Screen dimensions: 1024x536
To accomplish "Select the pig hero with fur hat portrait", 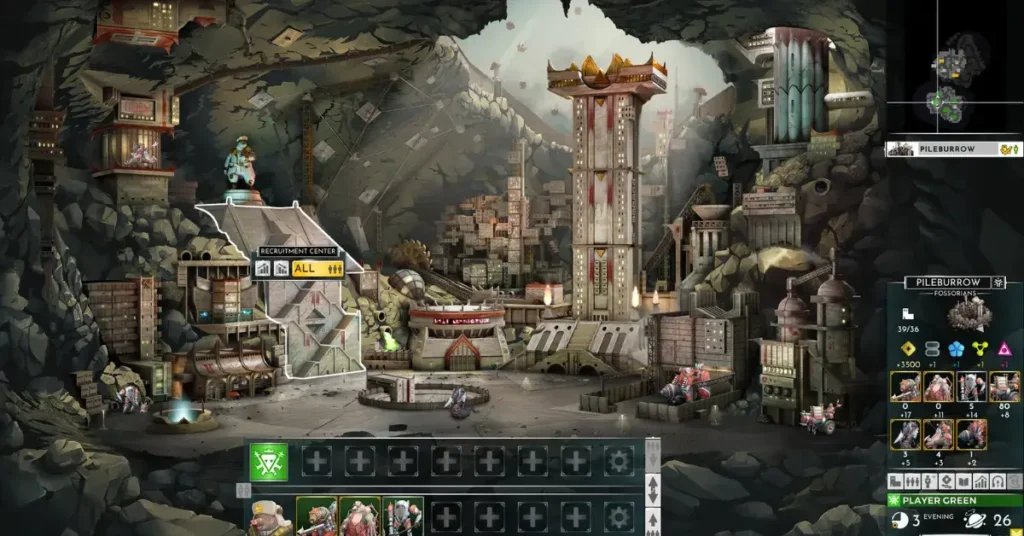I will point(269,516).
